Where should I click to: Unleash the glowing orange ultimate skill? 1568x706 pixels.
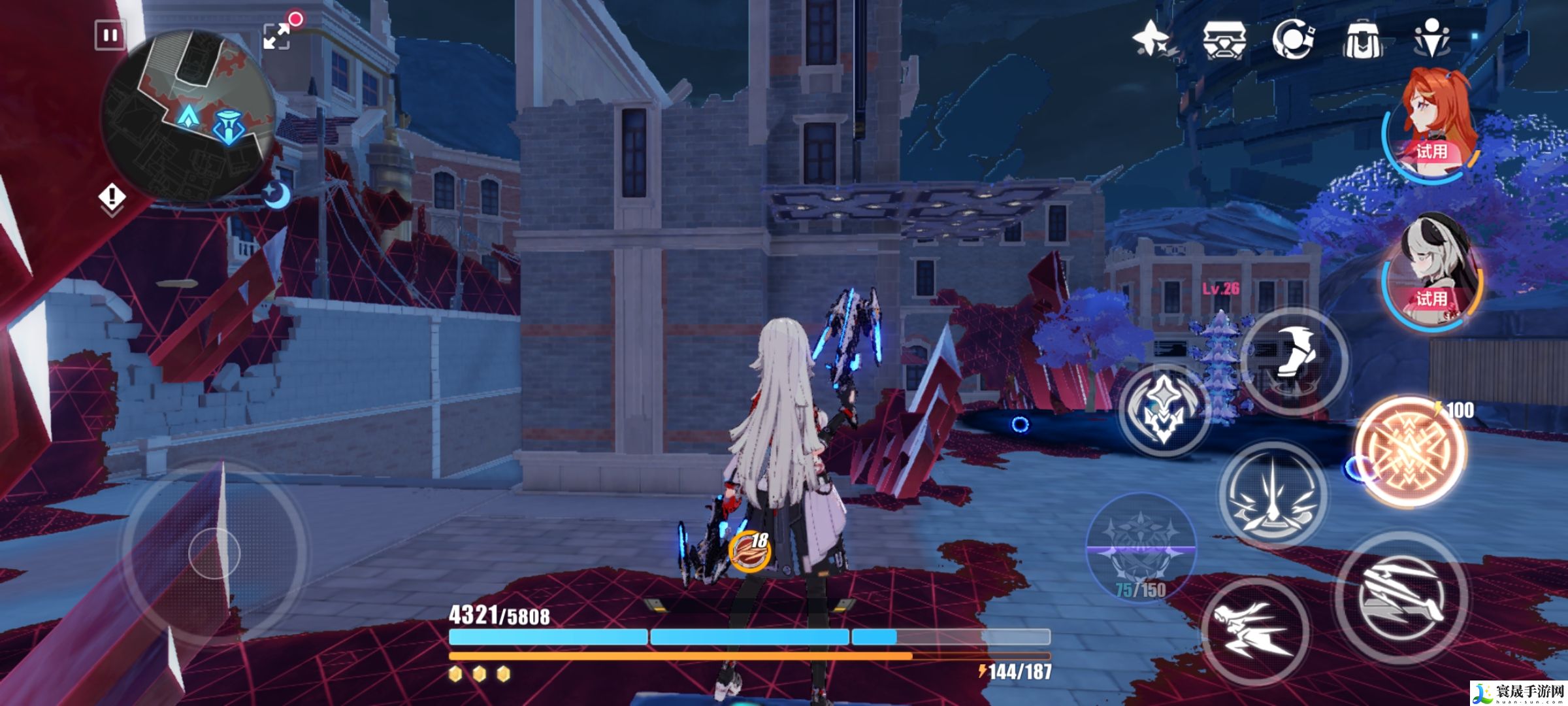click(1410, 451)
